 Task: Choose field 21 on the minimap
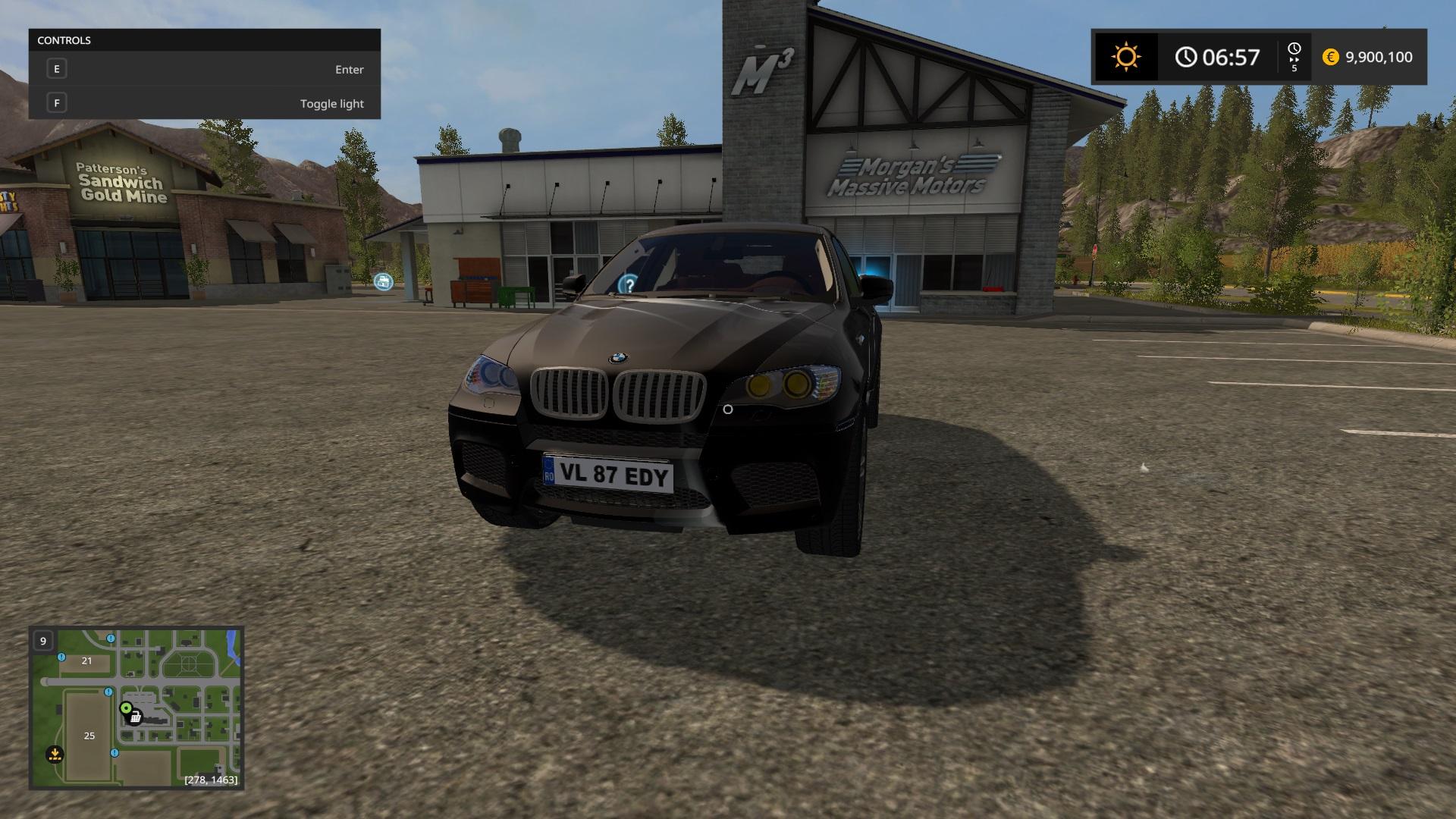(86, 661)
